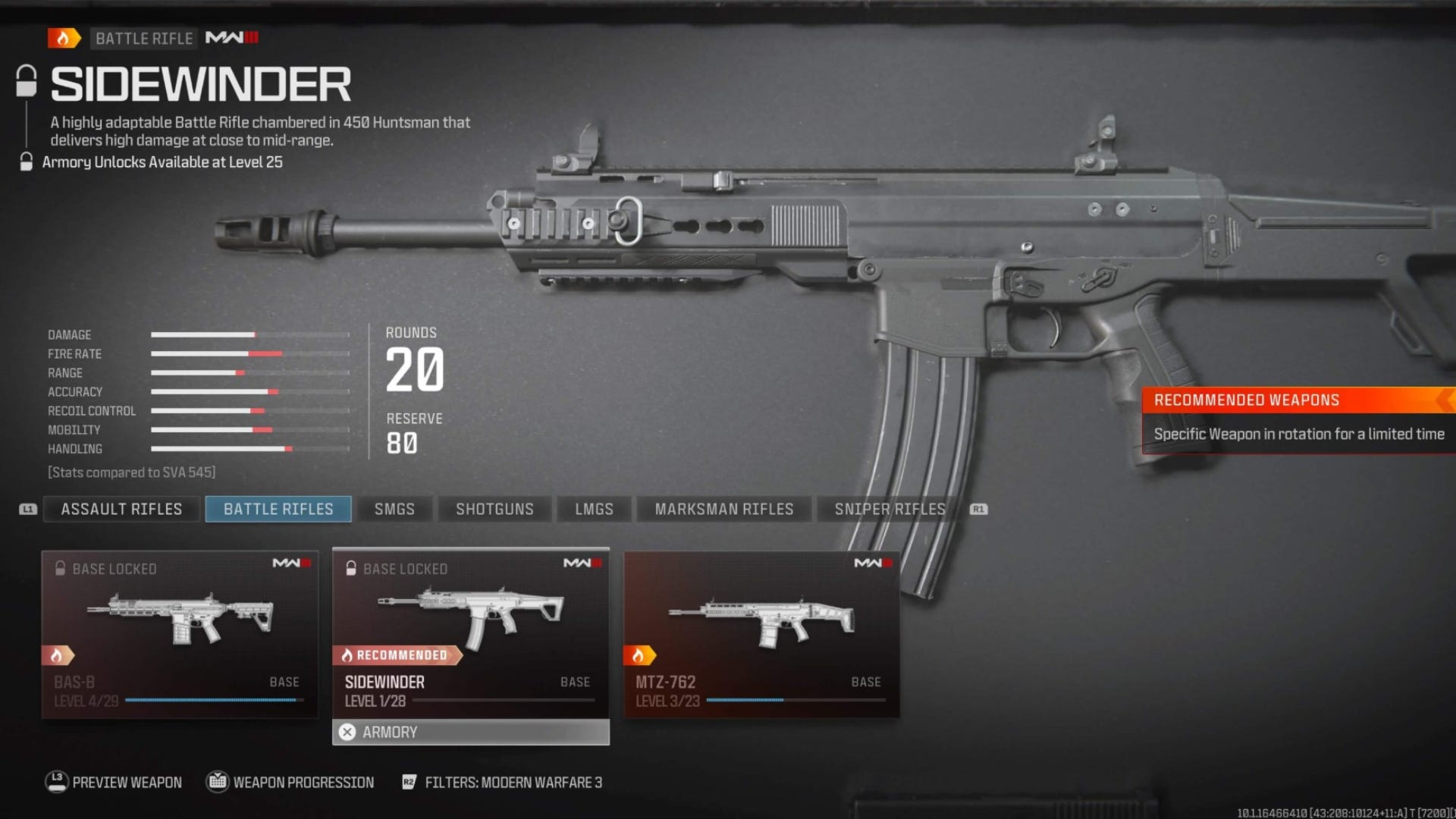Open Filters: Modern Warfare 3
Image resolution: width=1456 pixels, height=819 pixels.
pos(504,782)
